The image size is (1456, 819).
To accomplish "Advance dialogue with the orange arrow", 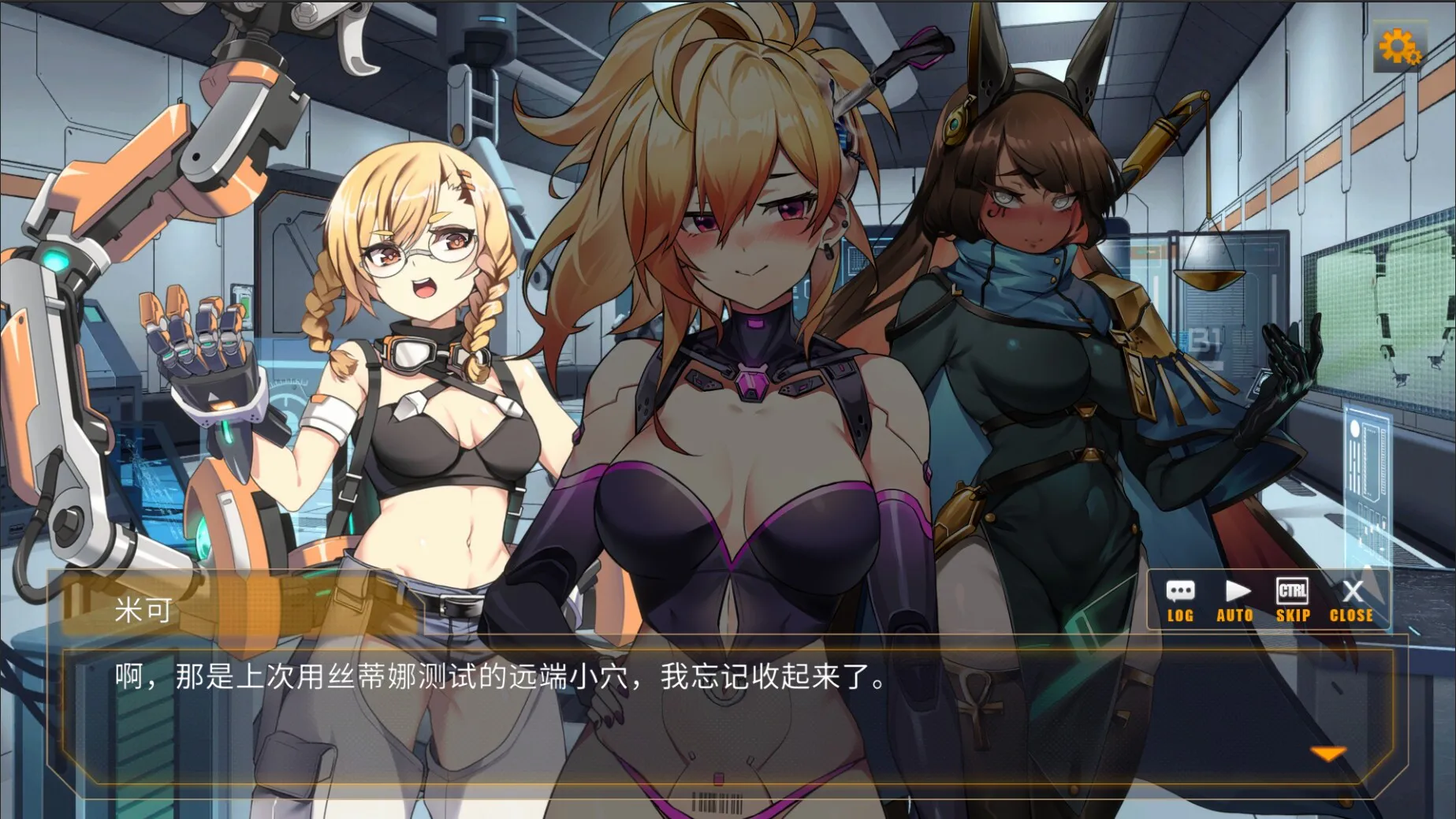I will 1328,754.
